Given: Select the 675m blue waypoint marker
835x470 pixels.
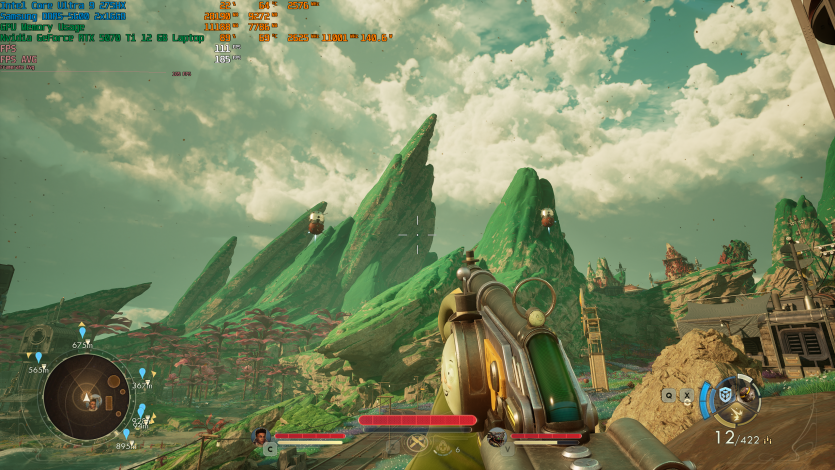Looking at the screenshot, I should (82, 333).
